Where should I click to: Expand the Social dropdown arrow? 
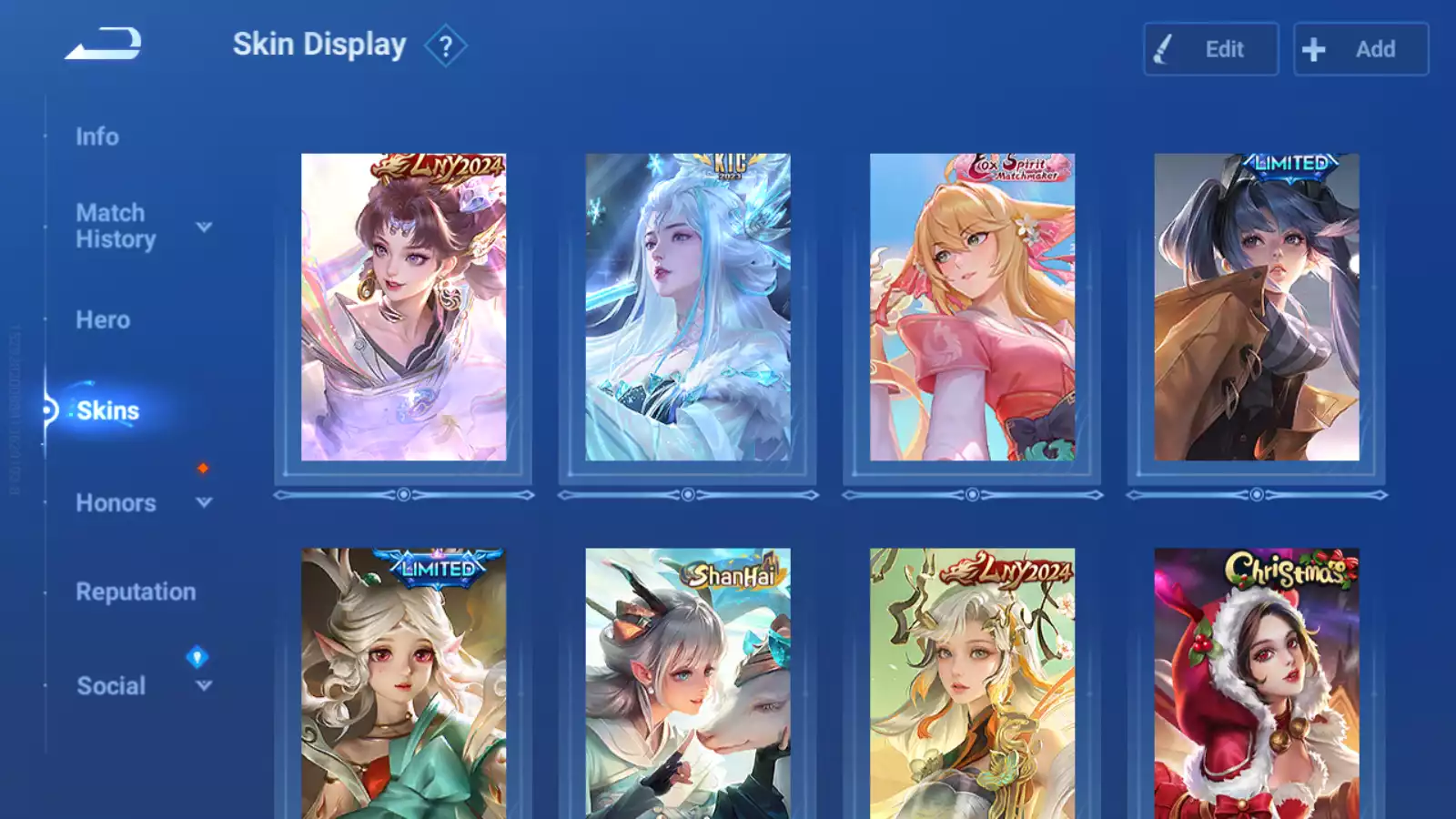click(204, 685)
